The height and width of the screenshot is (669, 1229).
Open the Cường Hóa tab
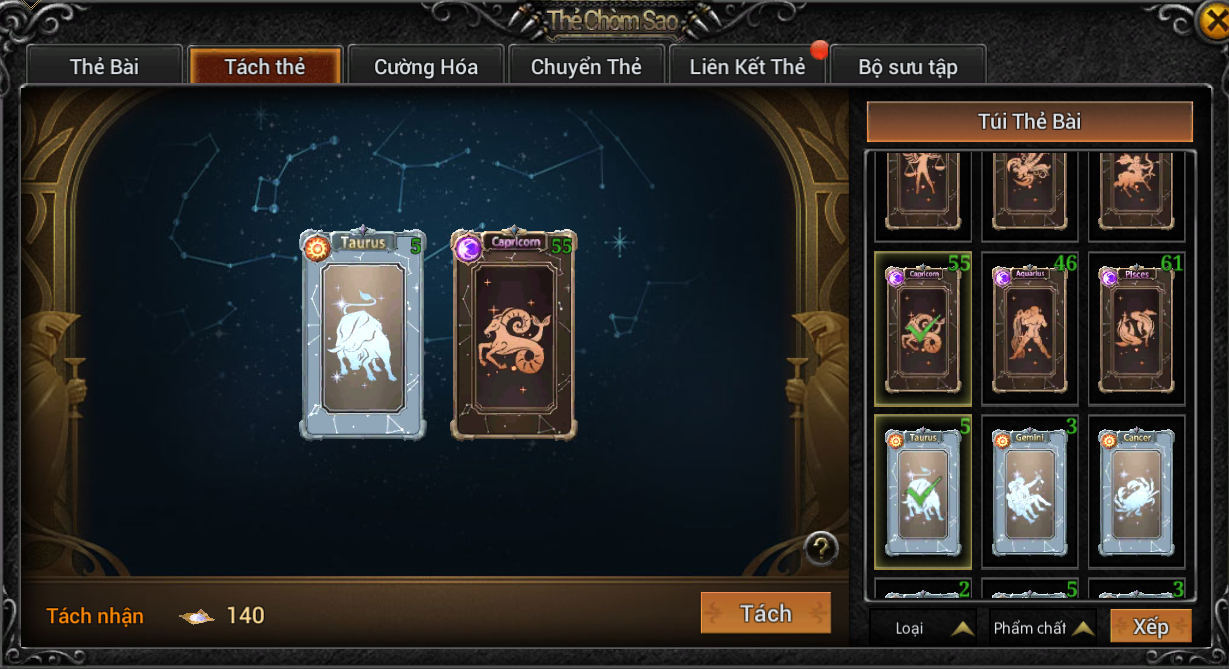tap(426, 67)
